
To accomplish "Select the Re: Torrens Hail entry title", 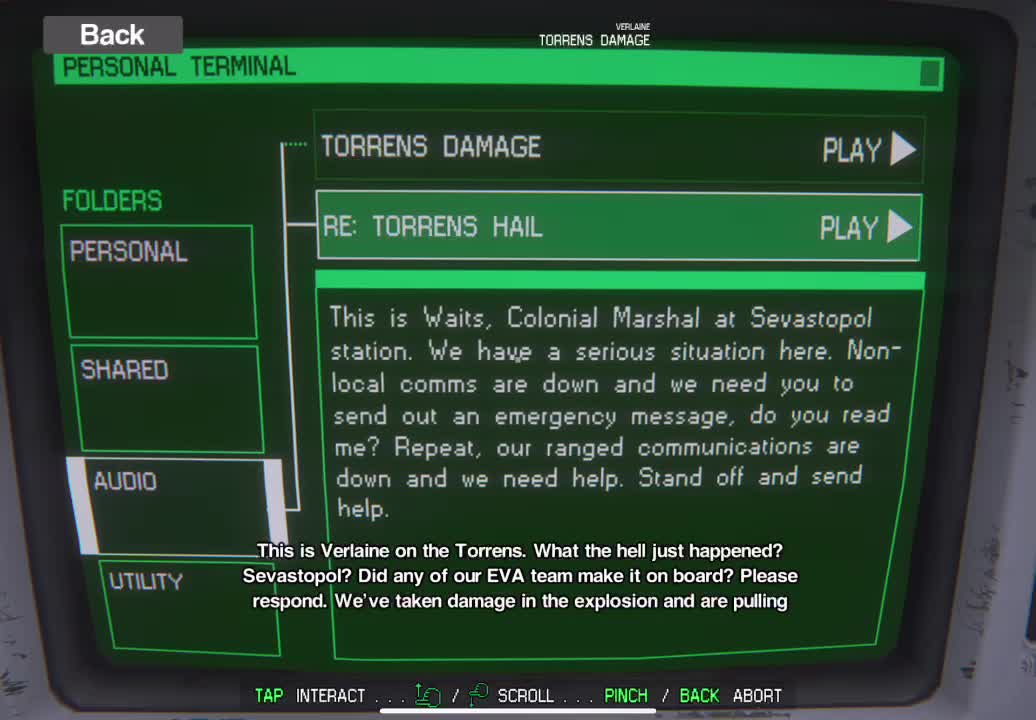I will pyautogui.click(x=432, y=227).
